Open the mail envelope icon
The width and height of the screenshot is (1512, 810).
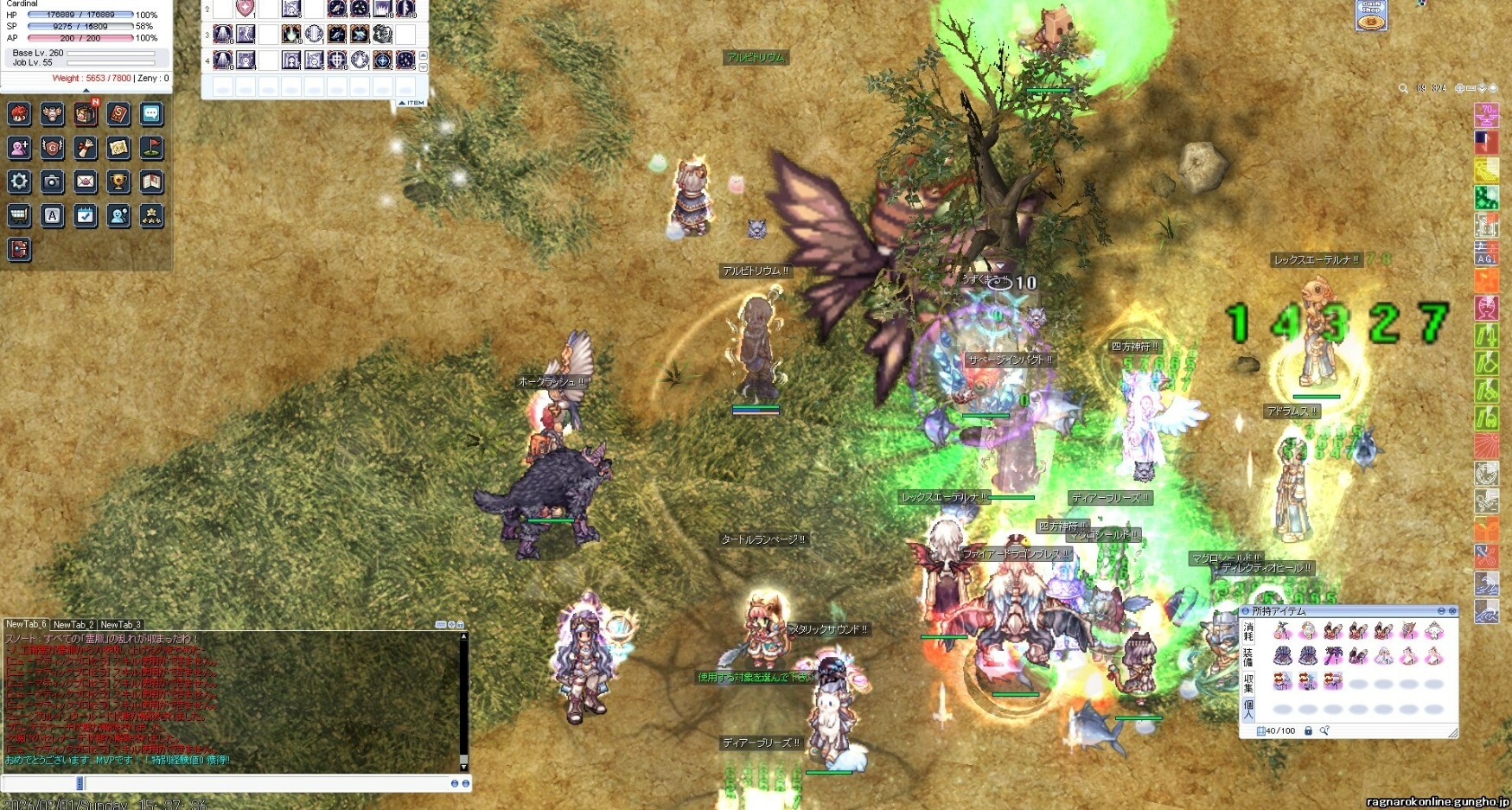point(85,182)
